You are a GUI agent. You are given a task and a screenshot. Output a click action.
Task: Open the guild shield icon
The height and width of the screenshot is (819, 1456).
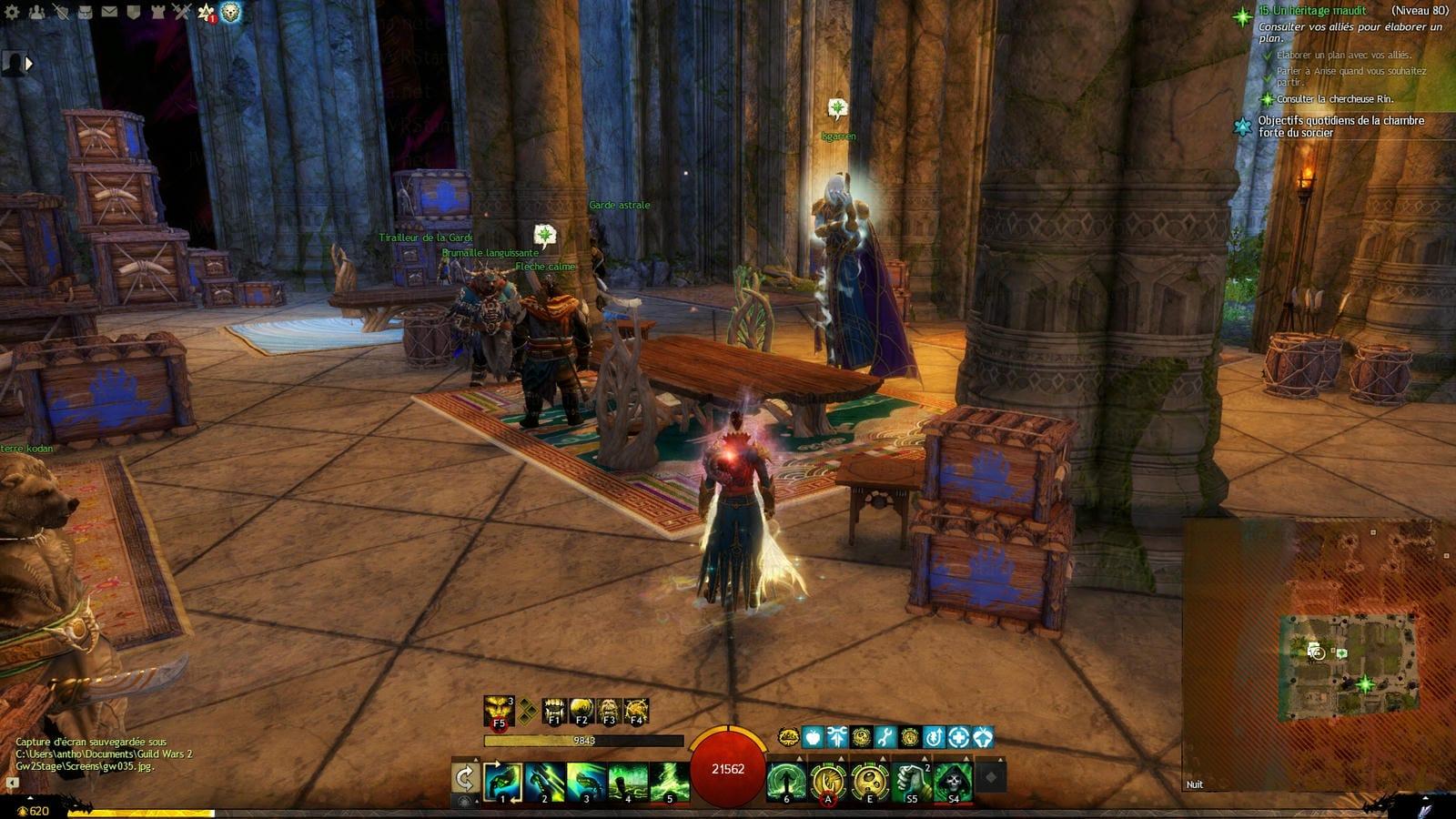pos(133,12)
